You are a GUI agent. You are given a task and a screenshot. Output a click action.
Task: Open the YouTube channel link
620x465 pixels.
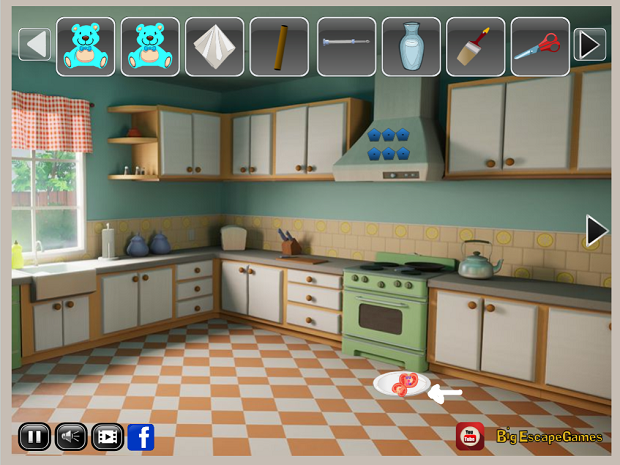pos(470,436)
